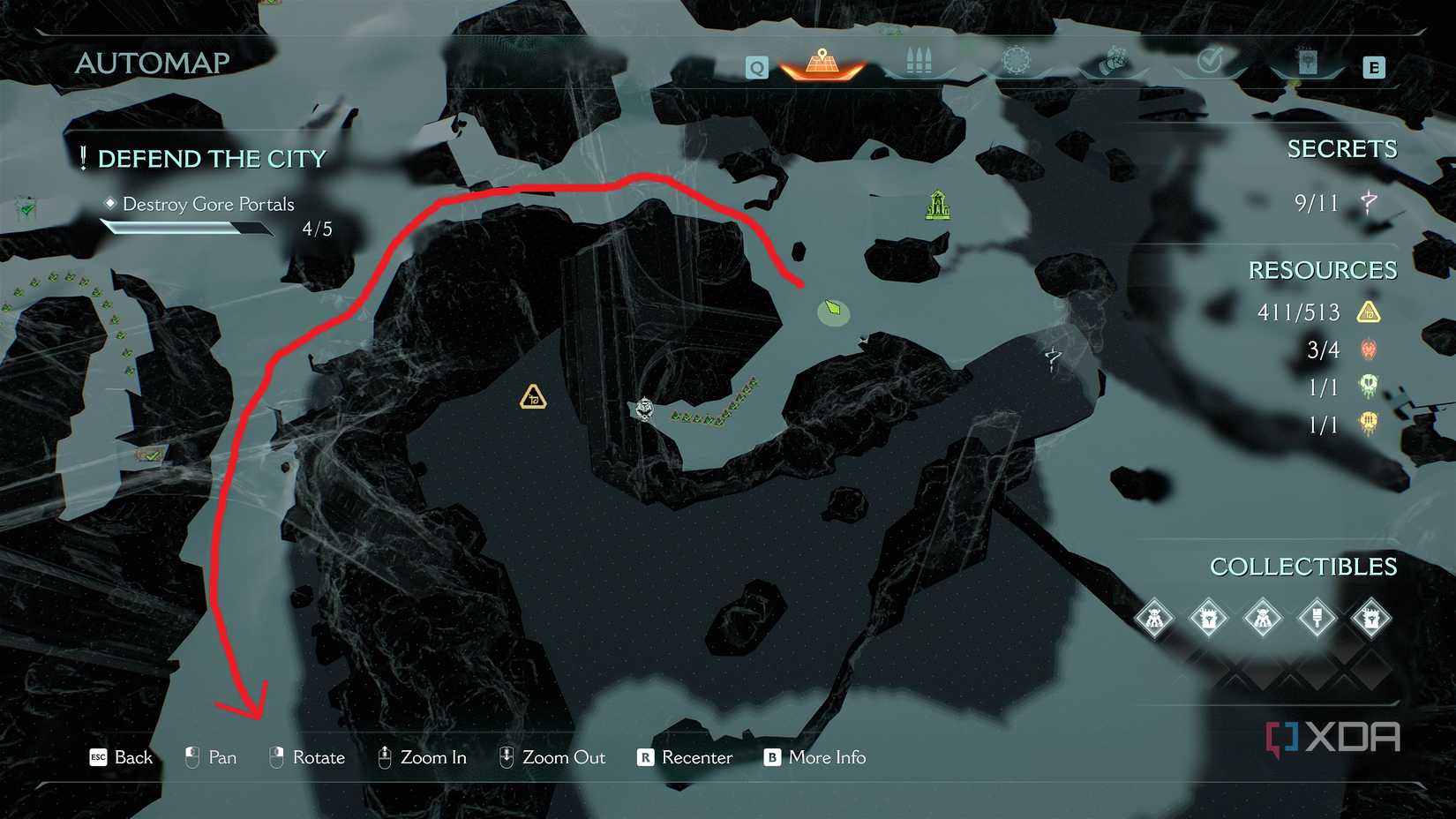This screenshot has height=819, width=1456.
Task: Click the Destroy Gore Portals progress bar
Action: (188, 226)
